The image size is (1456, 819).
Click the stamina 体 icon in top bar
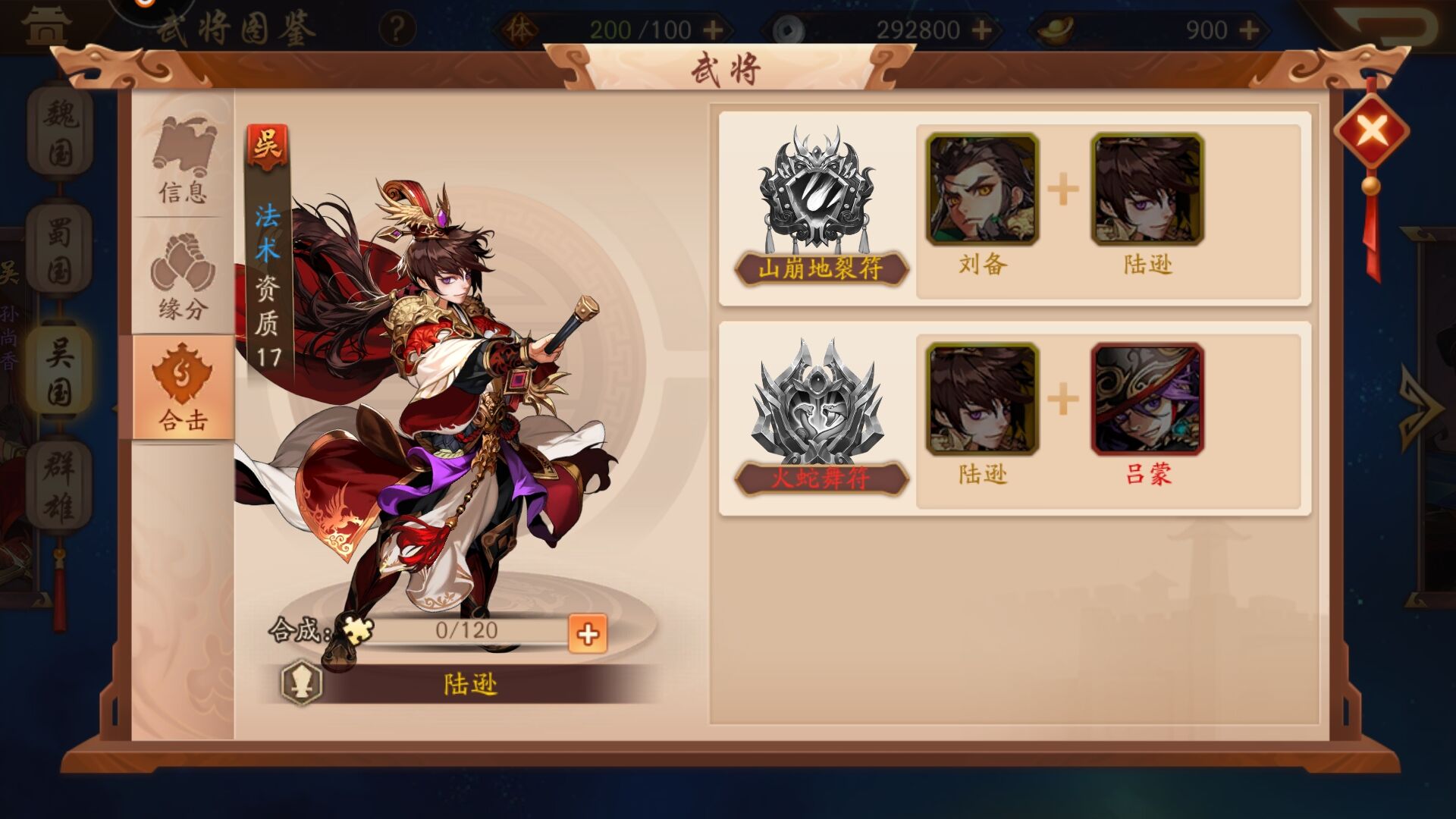(522, 28)
